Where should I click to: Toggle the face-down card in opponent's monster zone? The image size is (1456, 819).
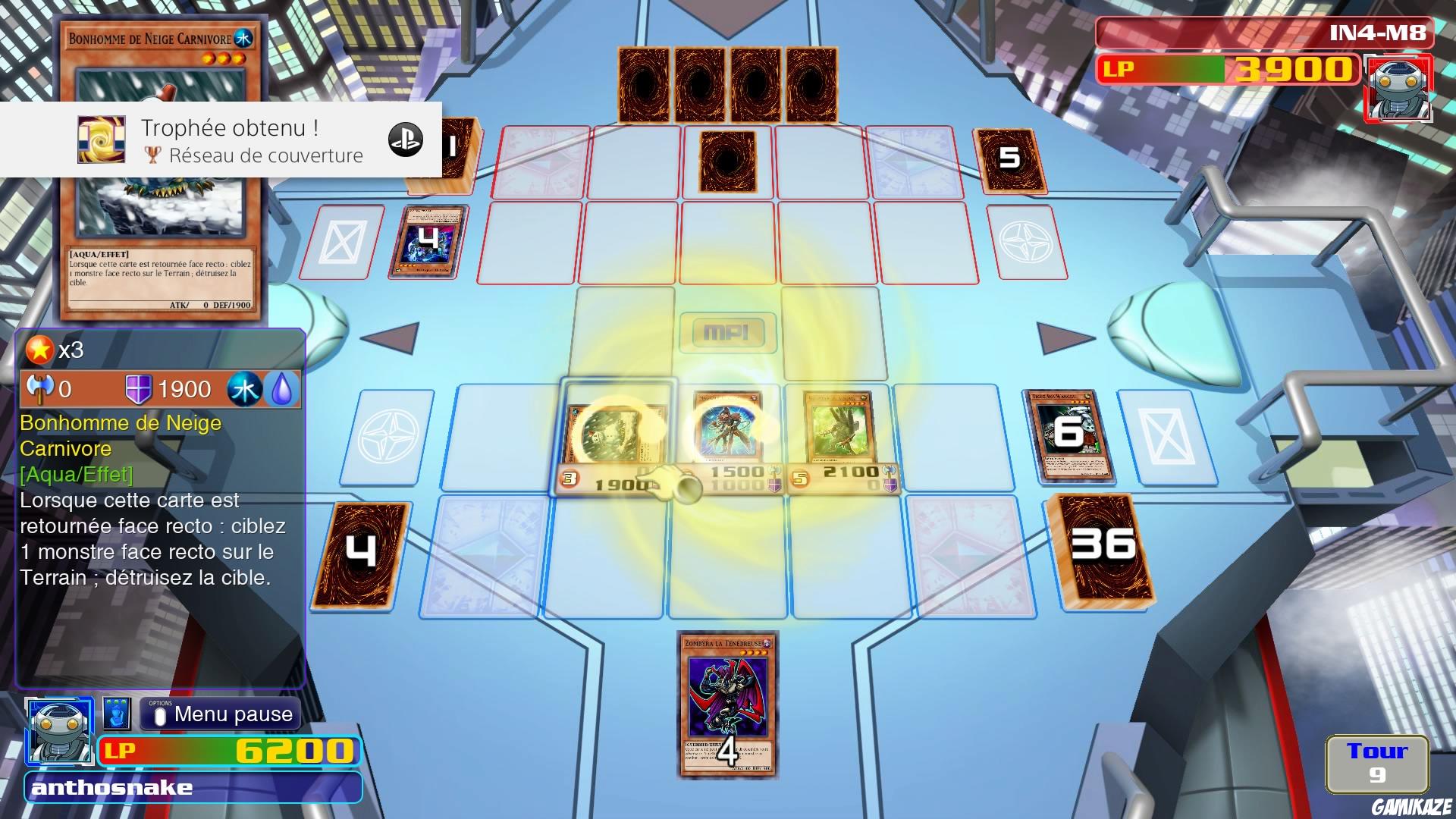click(x=727, y=163)
